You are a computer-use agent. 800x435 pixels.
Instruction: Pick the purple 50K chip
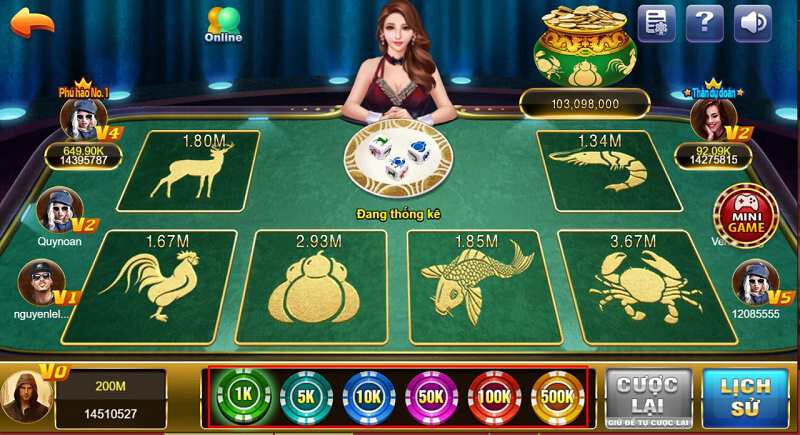[x=432, y=396]
